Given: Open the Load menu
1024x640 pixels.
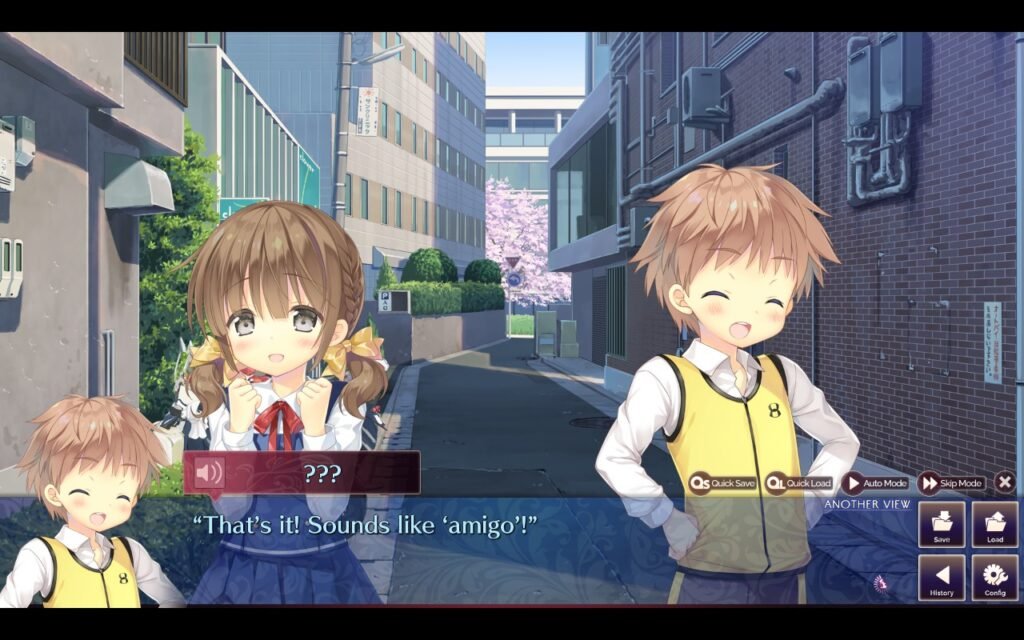Looking at the screenshot, I should pyautogui.click(x=995, y=525).
